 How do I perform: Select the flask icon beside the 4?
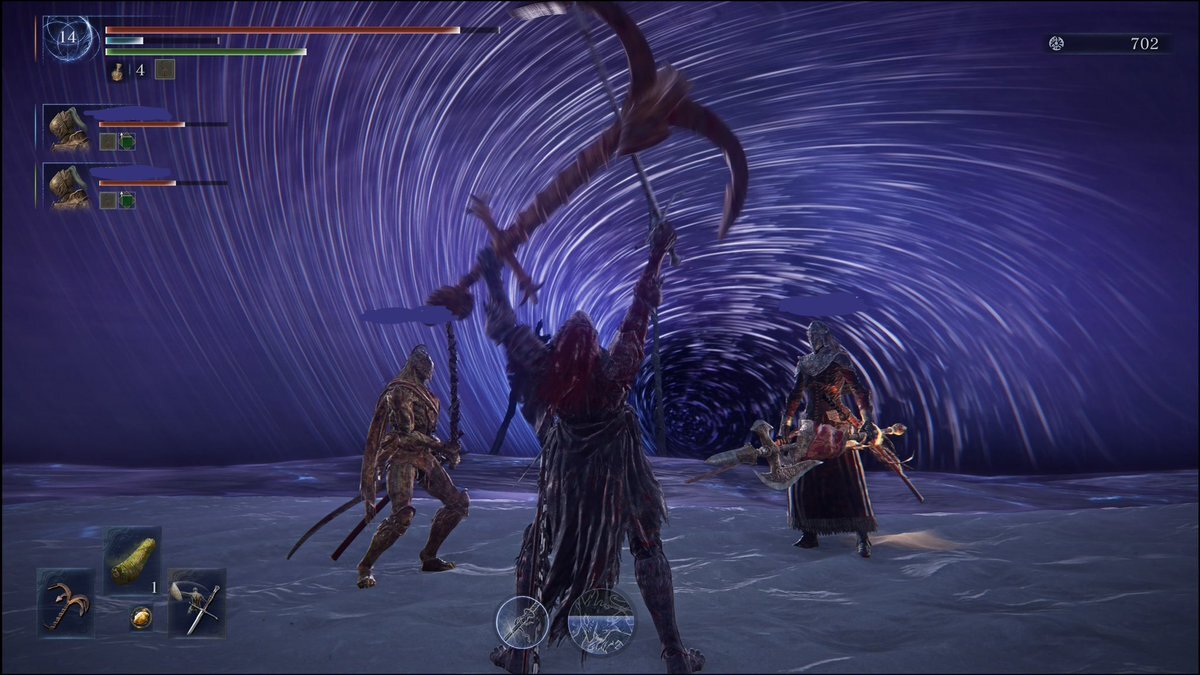tap(117, 71)
